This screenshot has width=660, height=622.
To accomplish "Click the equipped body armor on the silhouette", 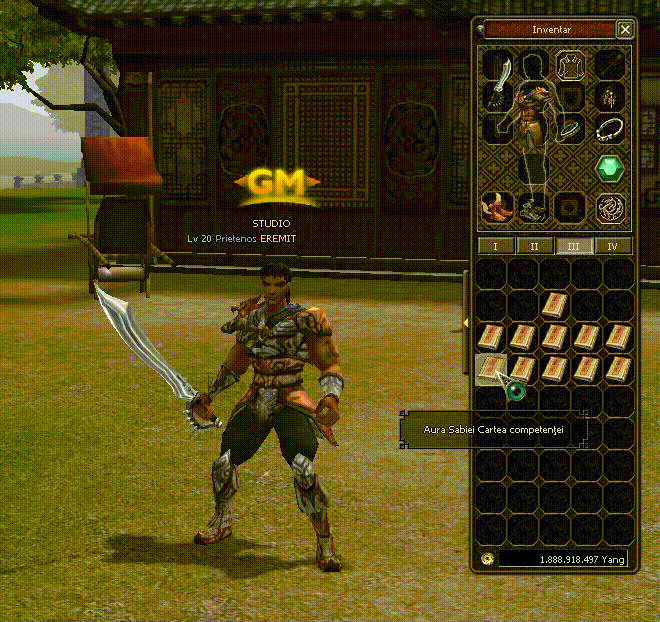I will pos(531,125).
